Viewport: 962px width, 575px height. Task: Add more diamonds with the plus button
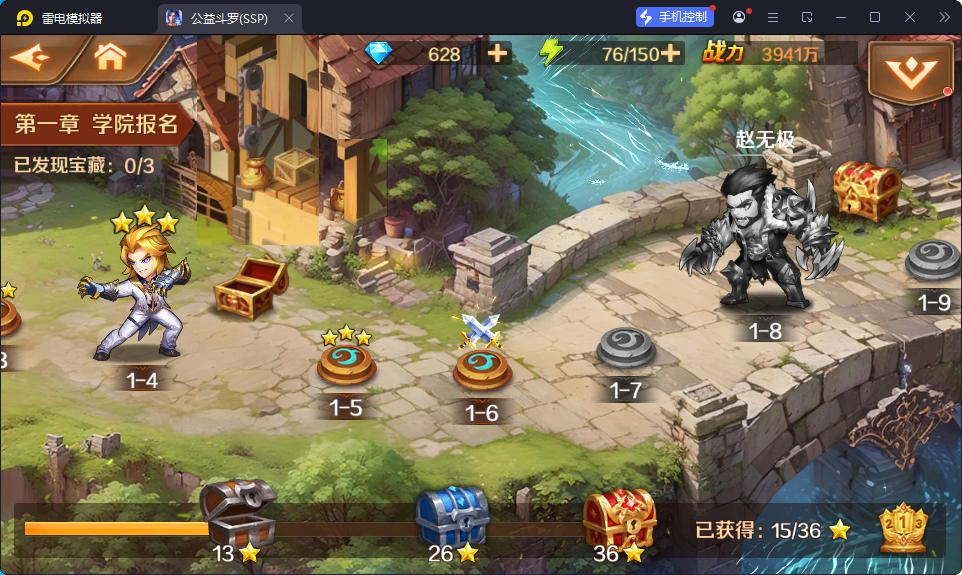[498, 54]
